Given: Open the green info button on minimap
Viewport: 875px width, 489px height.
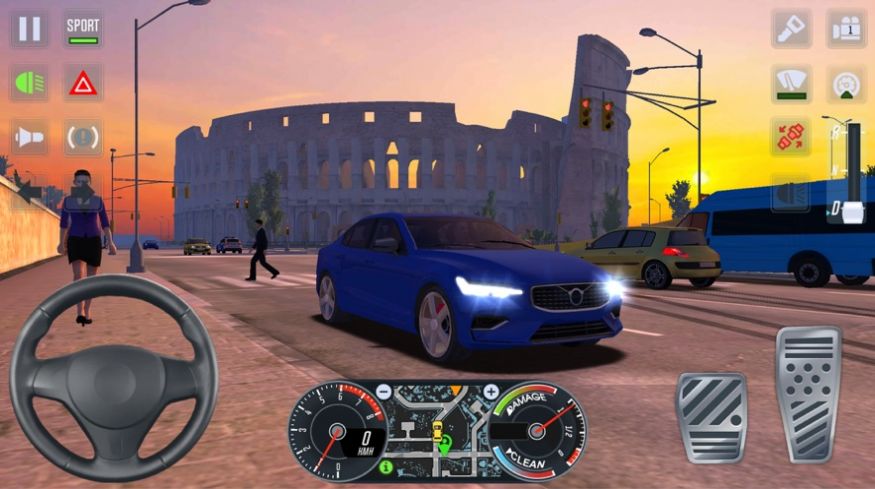Looking at the screenshot, I should [386, 466].
